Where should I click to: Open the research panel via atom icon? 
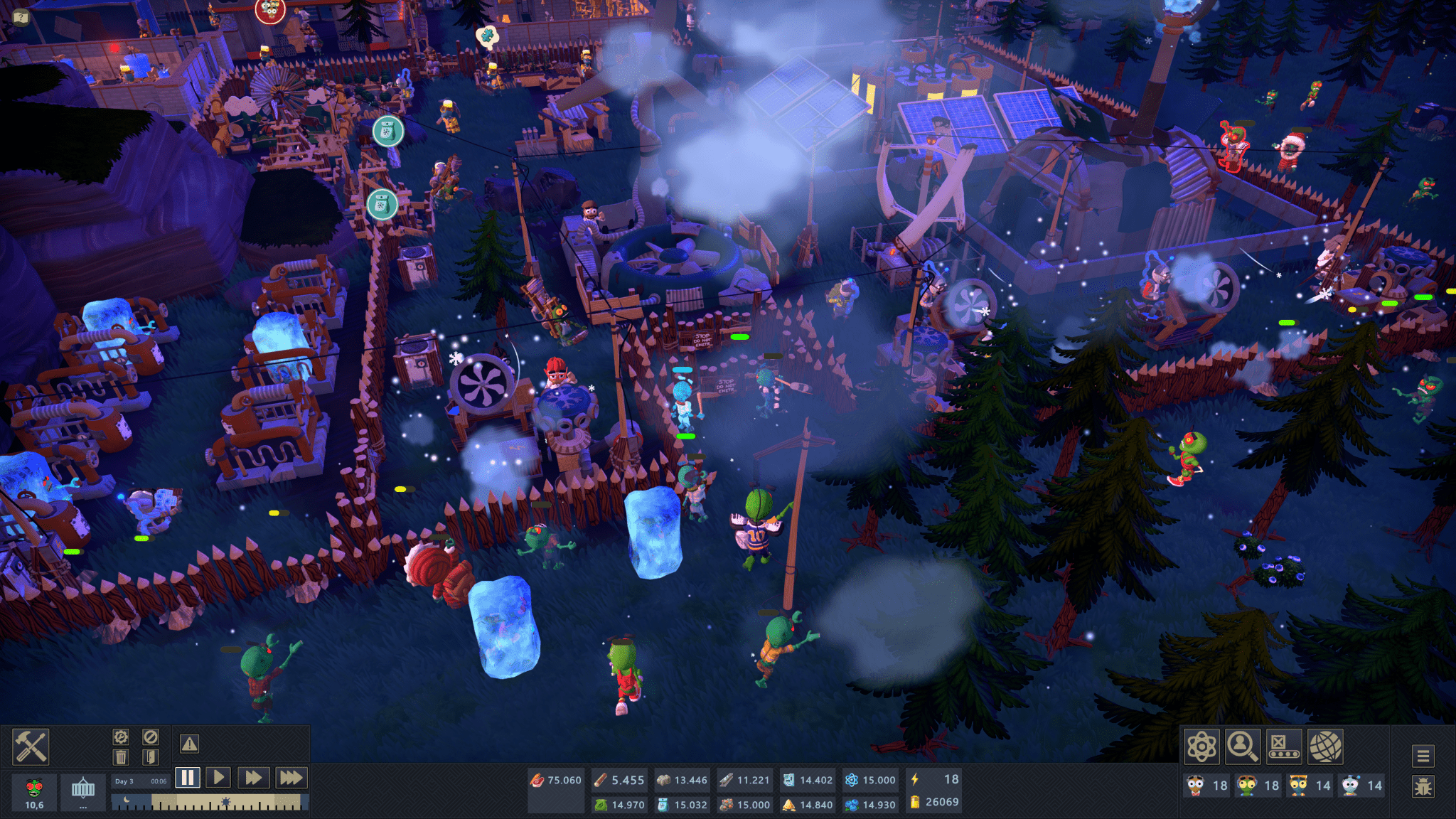click(x=1201, y=746)
